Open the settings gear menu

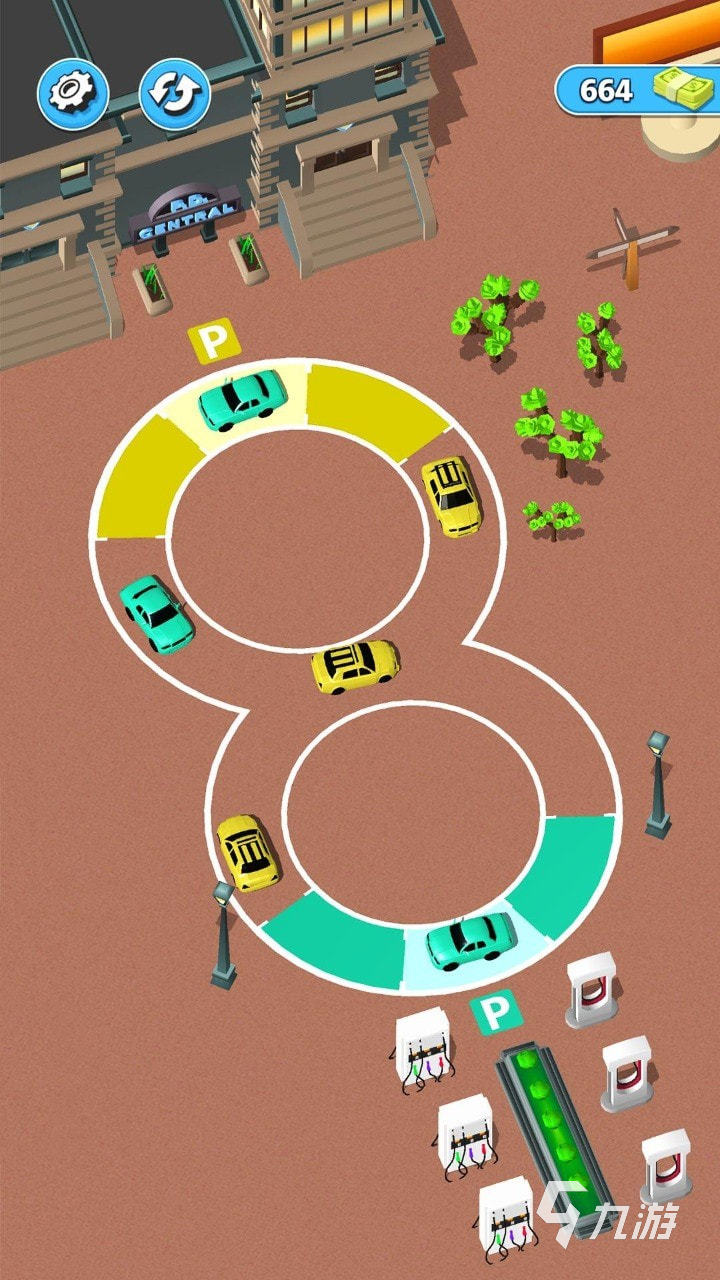tap(73, 92)
